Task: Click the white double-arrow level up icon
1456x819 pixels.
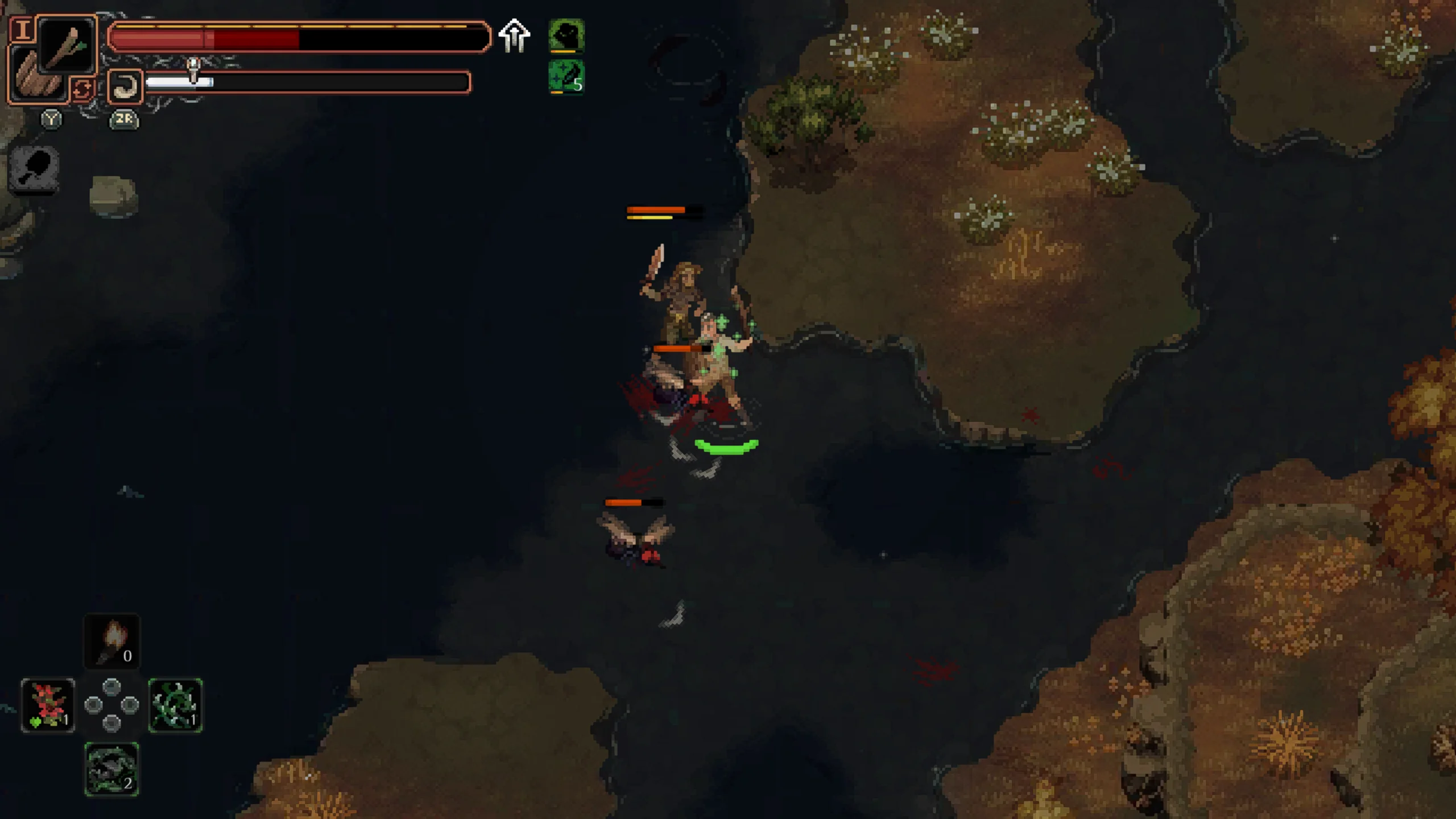Action: click(514, 36)
